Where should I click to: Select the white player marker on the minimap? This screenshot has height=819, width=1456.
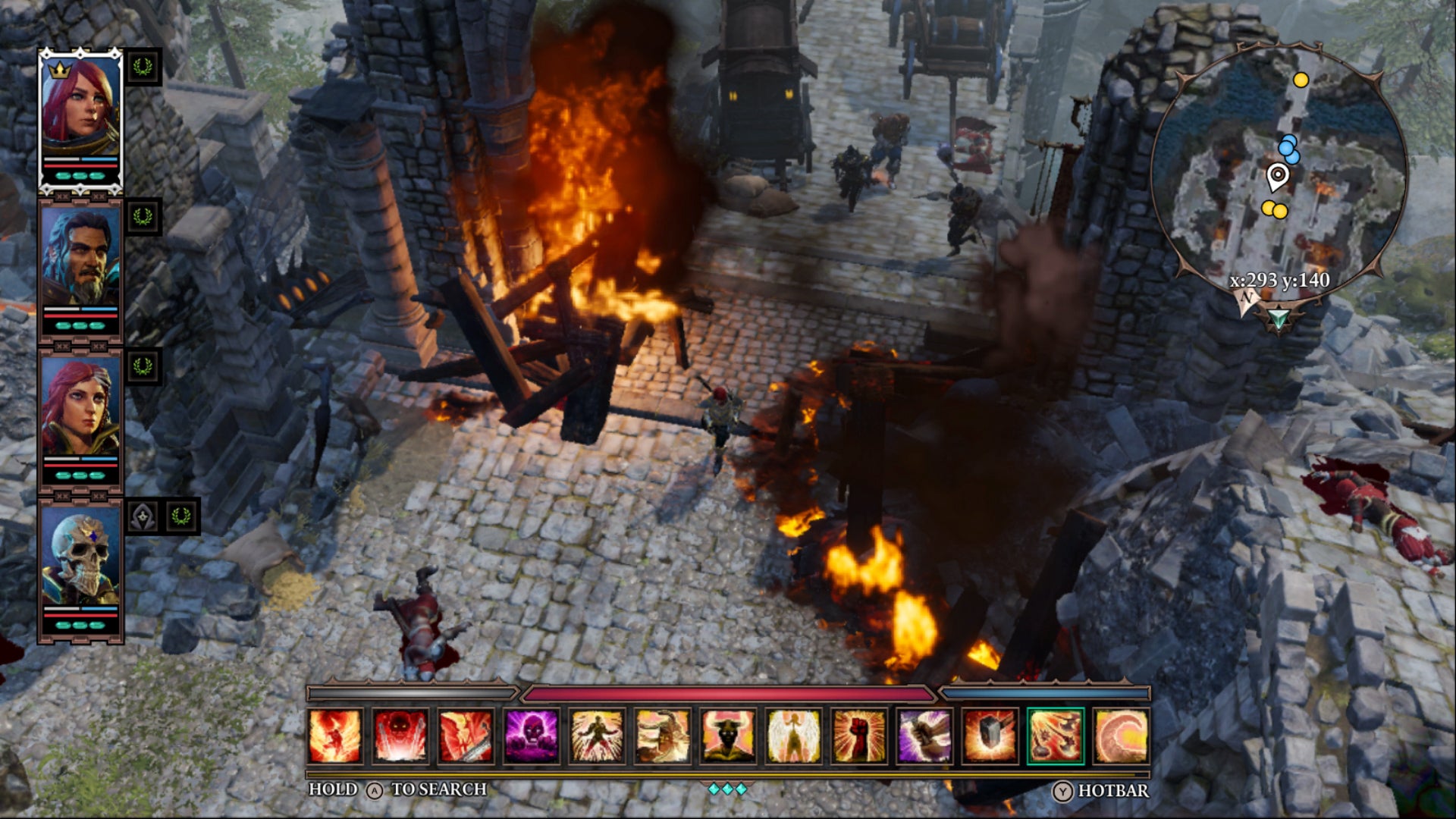click(1277, 177)
